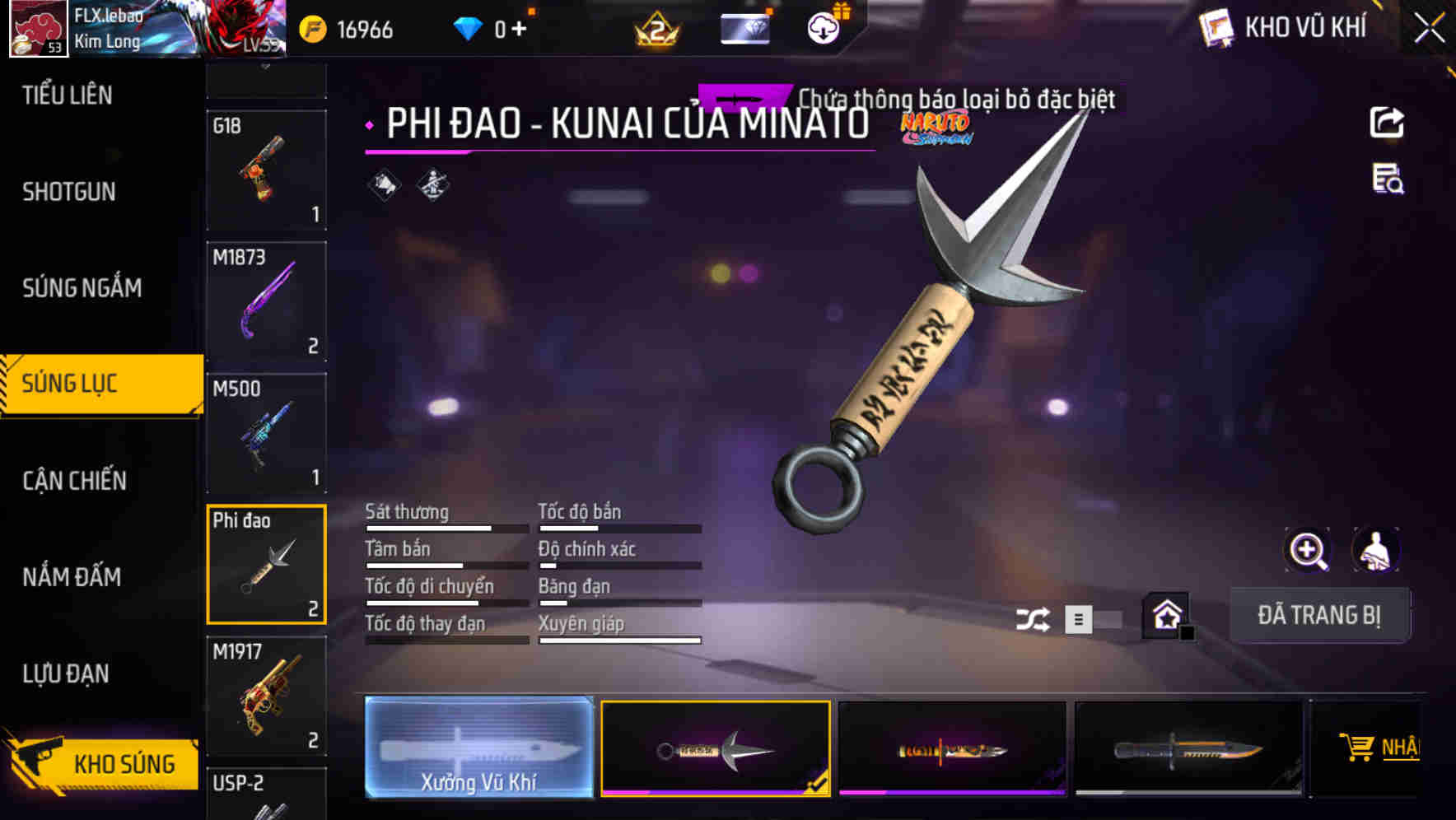Select the M1873 weapon thumbnail
Viewport: 1456px width, 820px height.
pyautogui.click(x=266, y=303)
